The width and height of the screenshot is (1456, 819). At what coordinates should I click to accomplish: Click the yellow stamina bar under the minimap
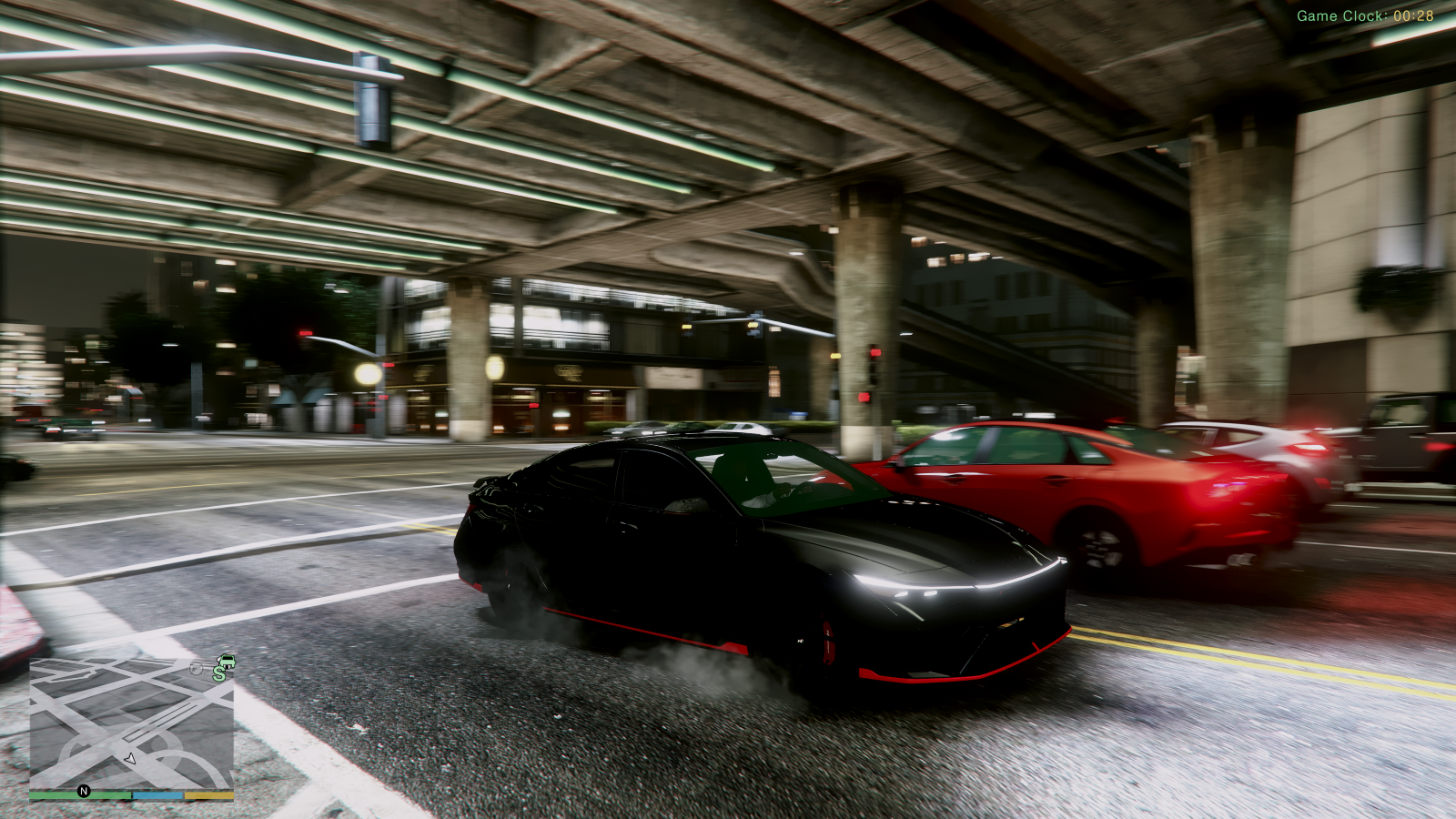pyautogui.click(x=210, y=795)
